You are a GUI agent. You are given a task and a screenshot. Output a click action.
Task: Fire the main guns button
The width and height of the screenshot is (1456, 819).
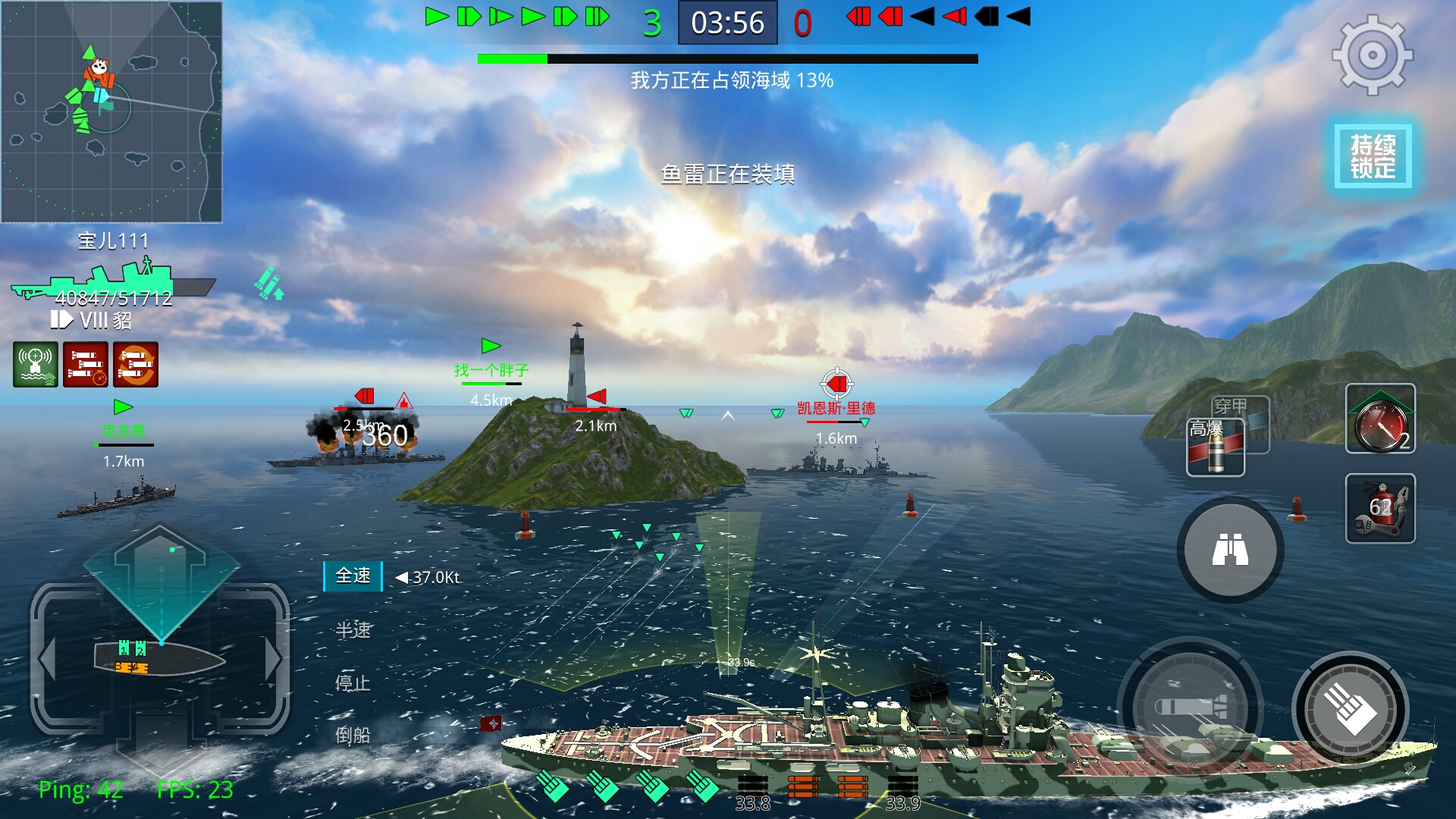coord(1350,709)
